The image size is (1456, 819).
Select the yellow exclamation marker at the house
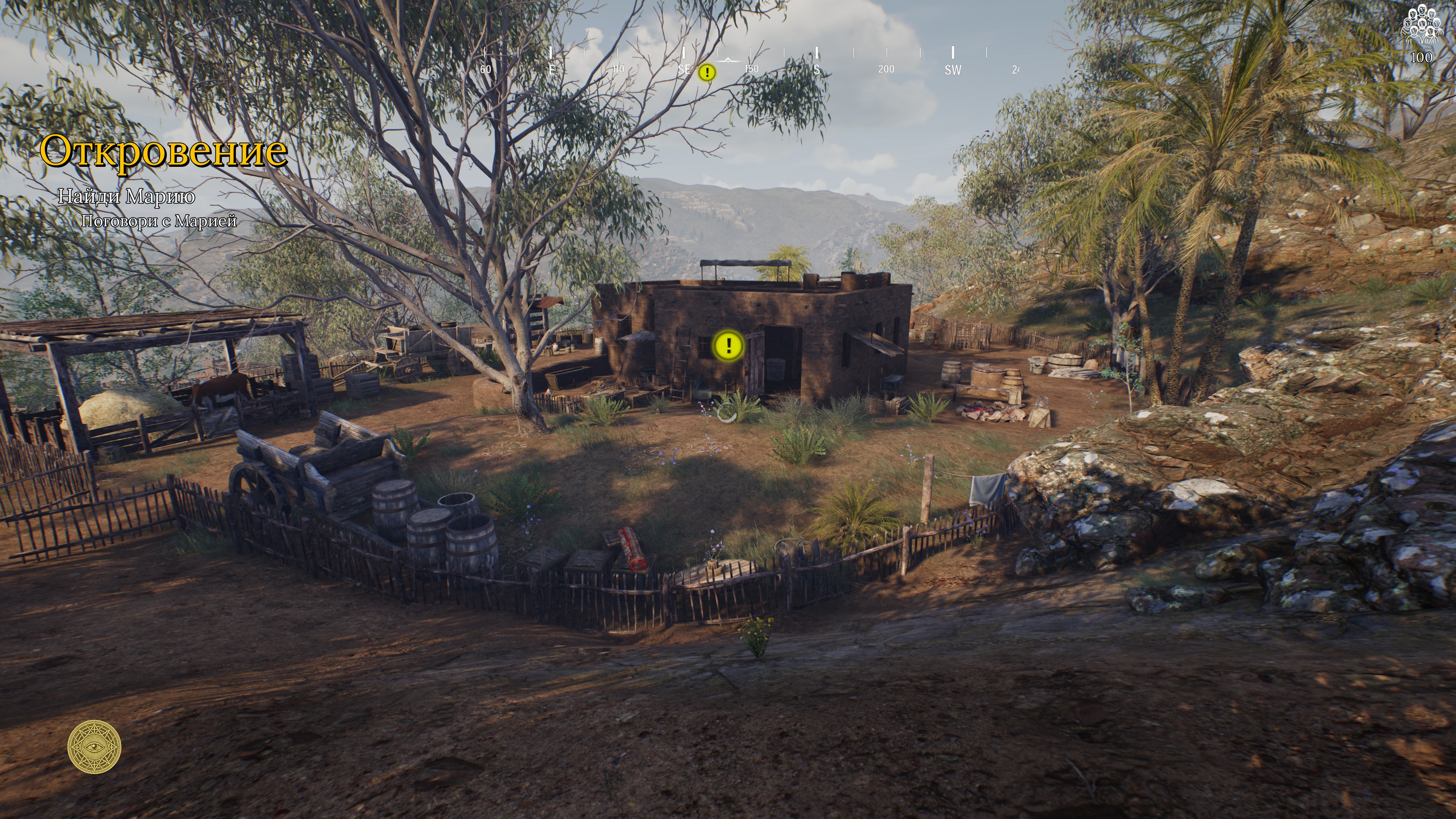728,345
